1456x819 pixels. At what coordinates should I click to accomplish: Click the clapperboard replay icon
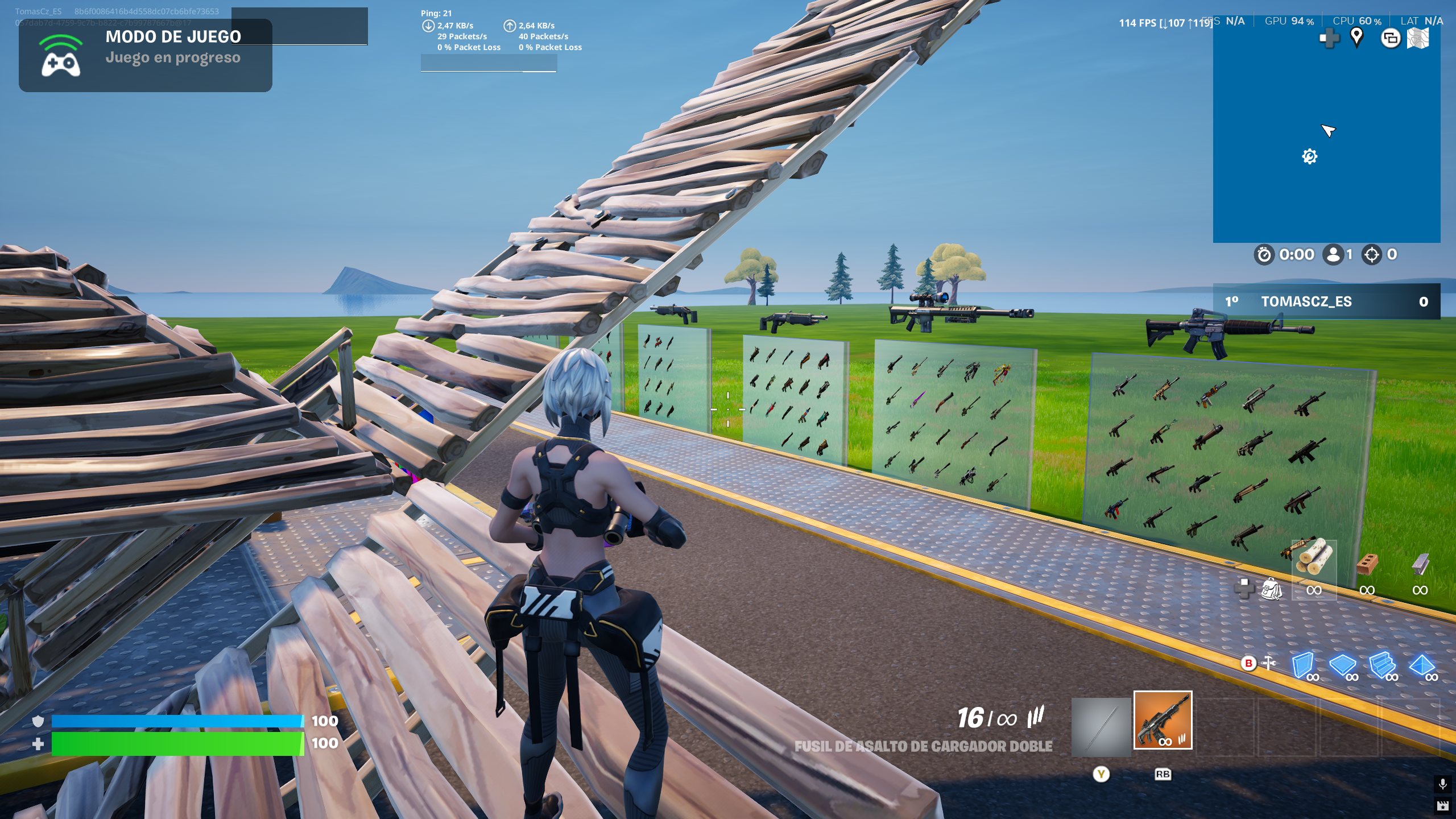point(1442,805)
